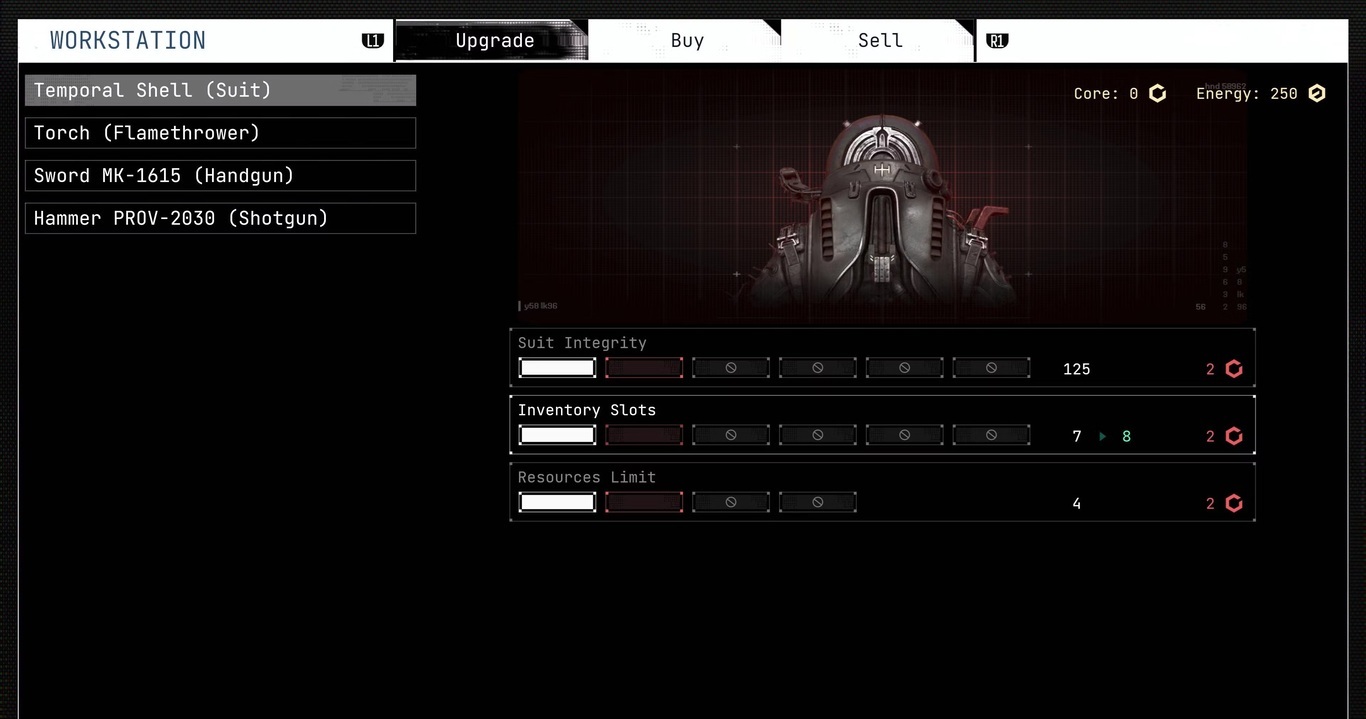
Task: Select Temporal Shell (Suit) entry
Action: [x=220, y=90]
